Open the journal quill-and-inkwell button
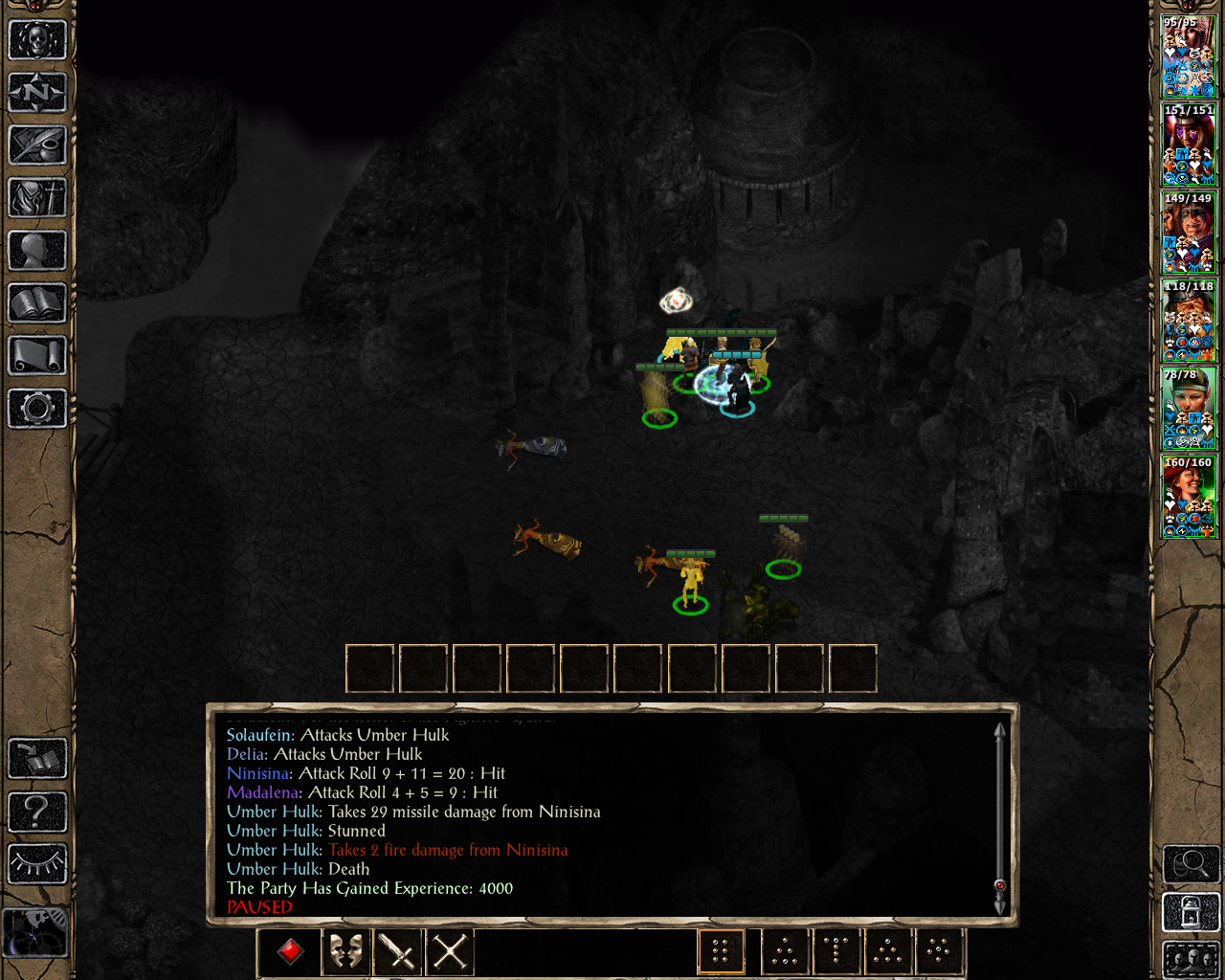This screenshot has width=1225, height=980. [37, 145]
